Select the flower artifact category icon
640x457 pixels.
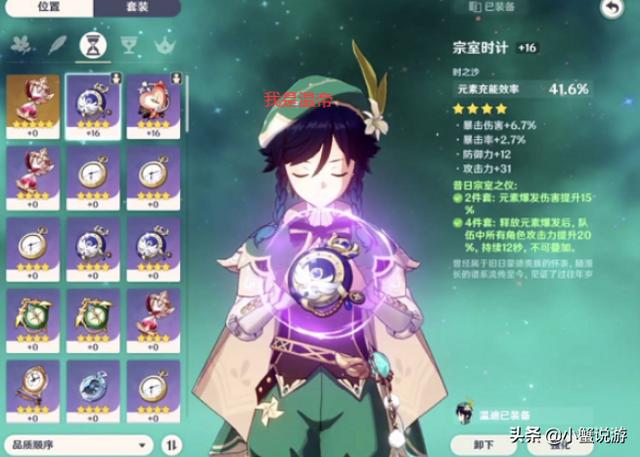click(22, 44)
